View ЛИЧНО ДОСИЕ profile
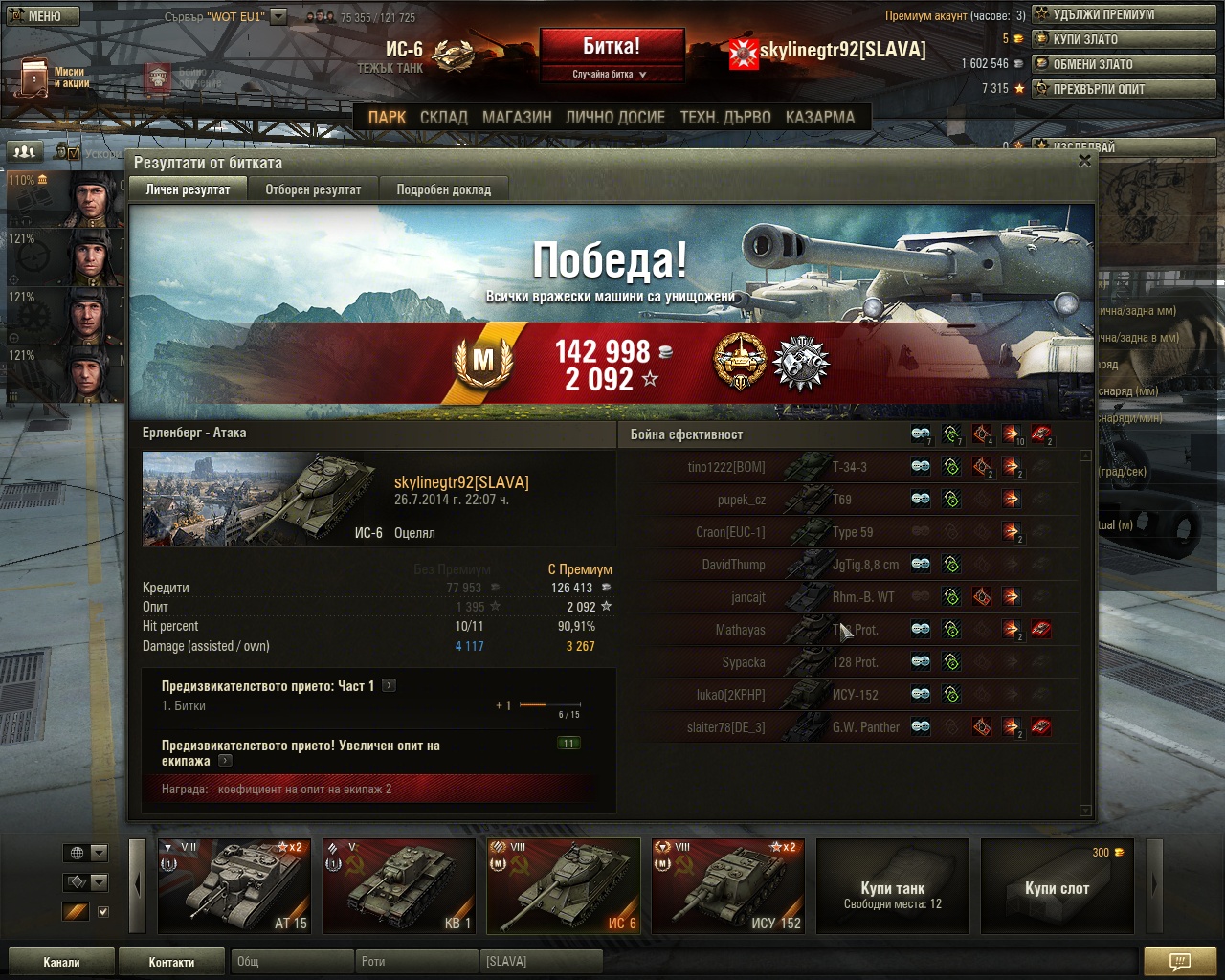This screenshot has width=1225, height=980. [x=614, y=117]
